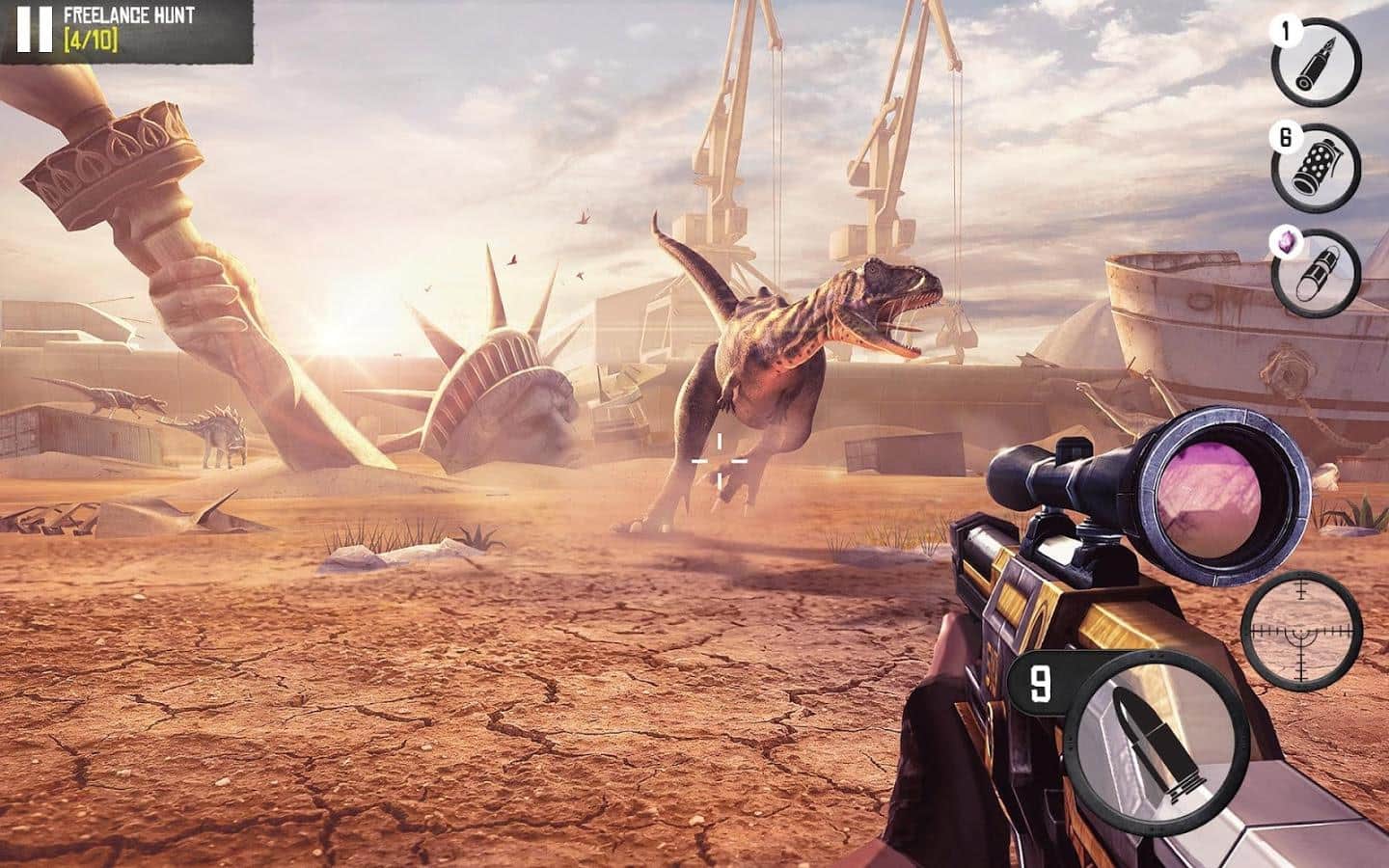Pause the game
1389x868 pixels.
coord(33,29)
